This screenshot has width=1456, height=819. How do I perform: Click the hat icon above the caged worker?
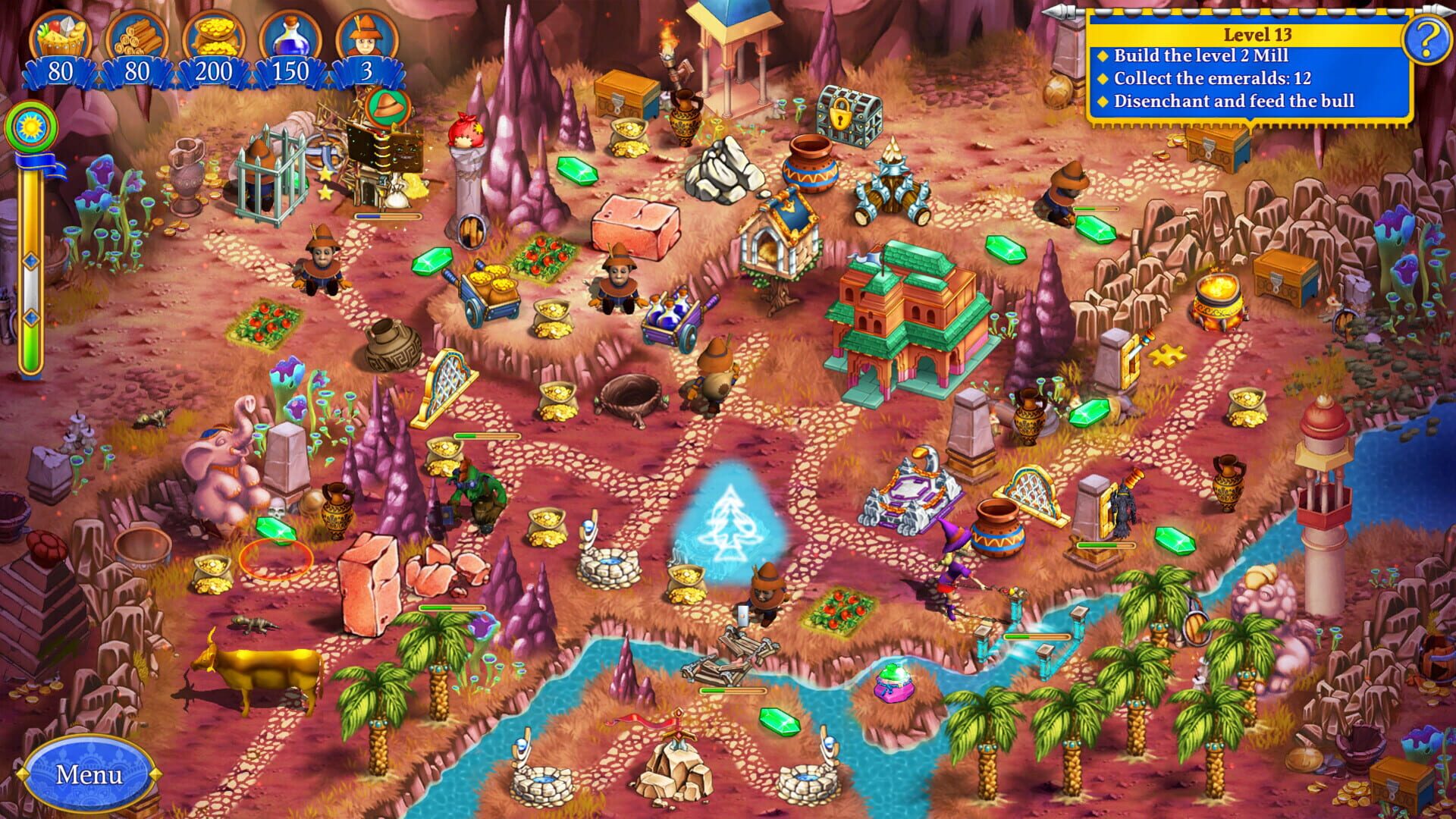coord(387,106)
